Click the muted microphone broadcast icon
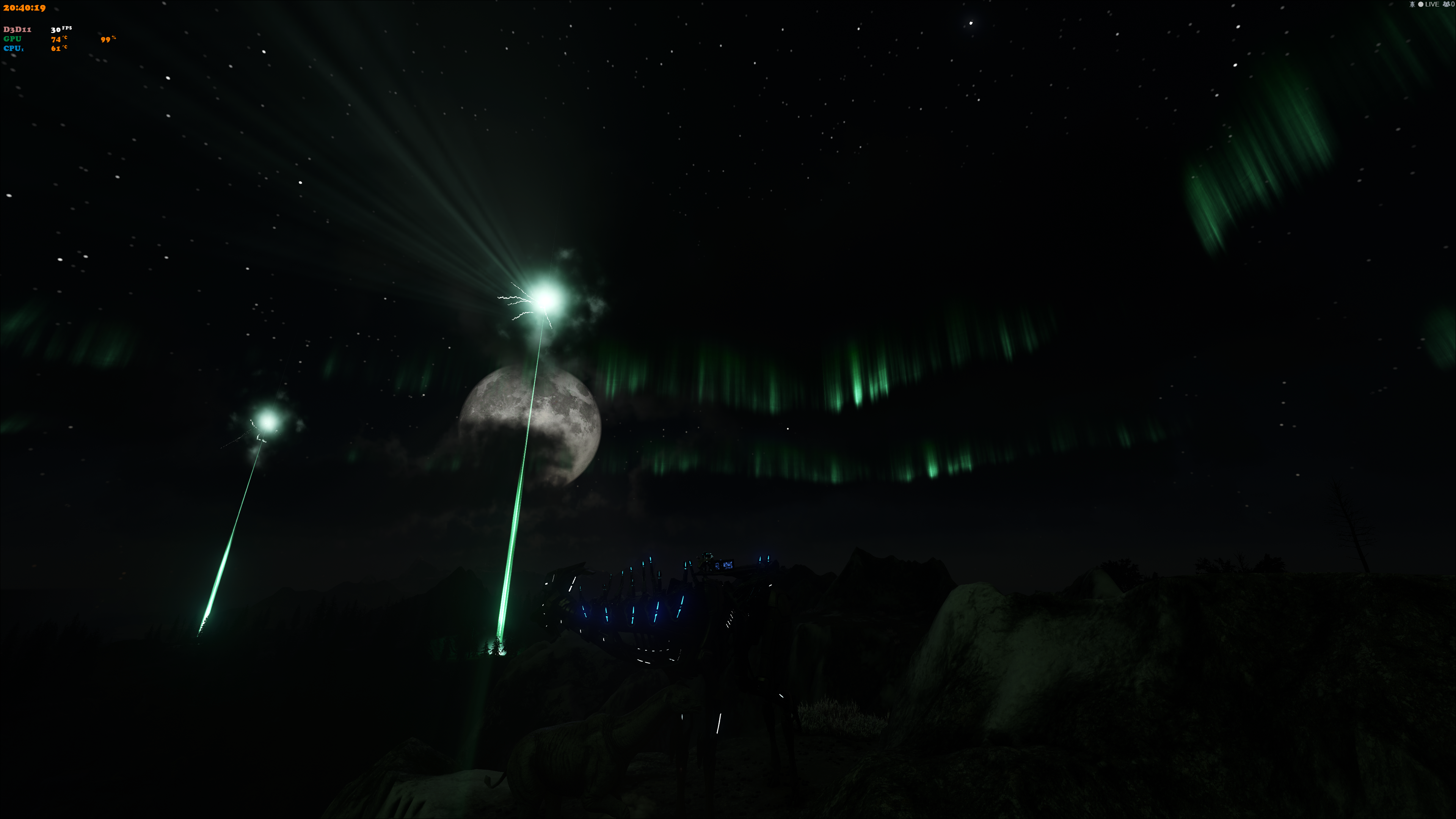The width and height of the screenshot is (1456, 819). [1412, 5]
